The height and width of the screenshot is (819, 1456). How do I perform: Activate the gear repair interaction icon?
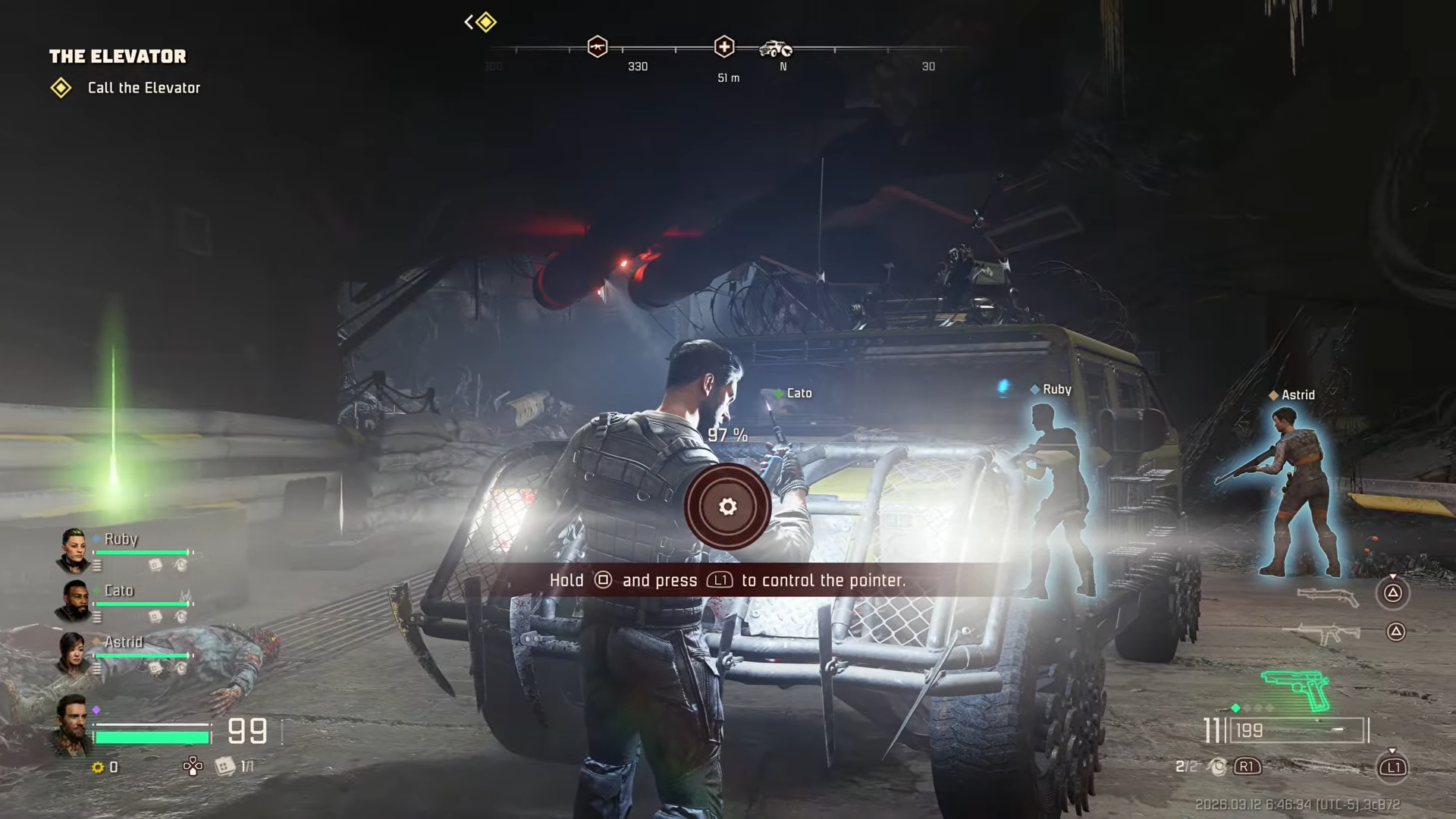(x=727, y=507)
